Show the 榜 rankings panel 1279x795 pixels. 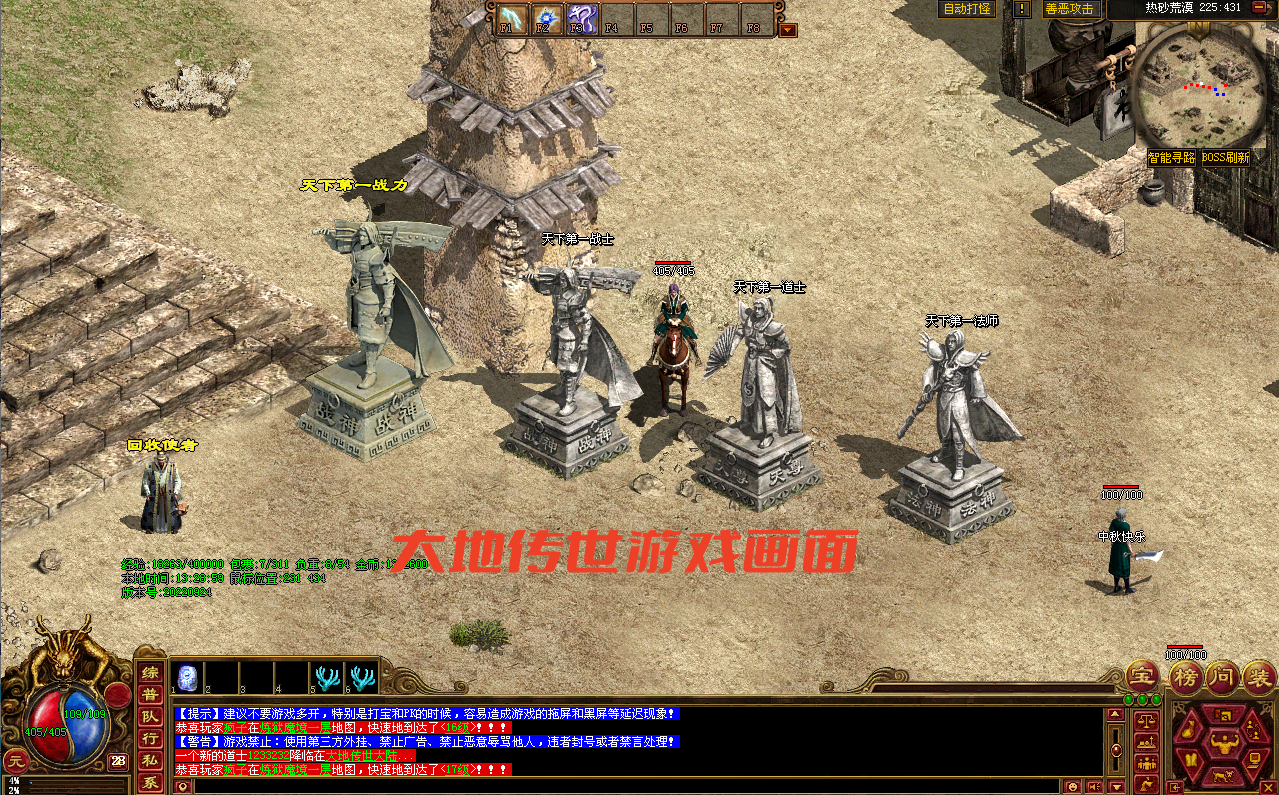coord(1186,677)
